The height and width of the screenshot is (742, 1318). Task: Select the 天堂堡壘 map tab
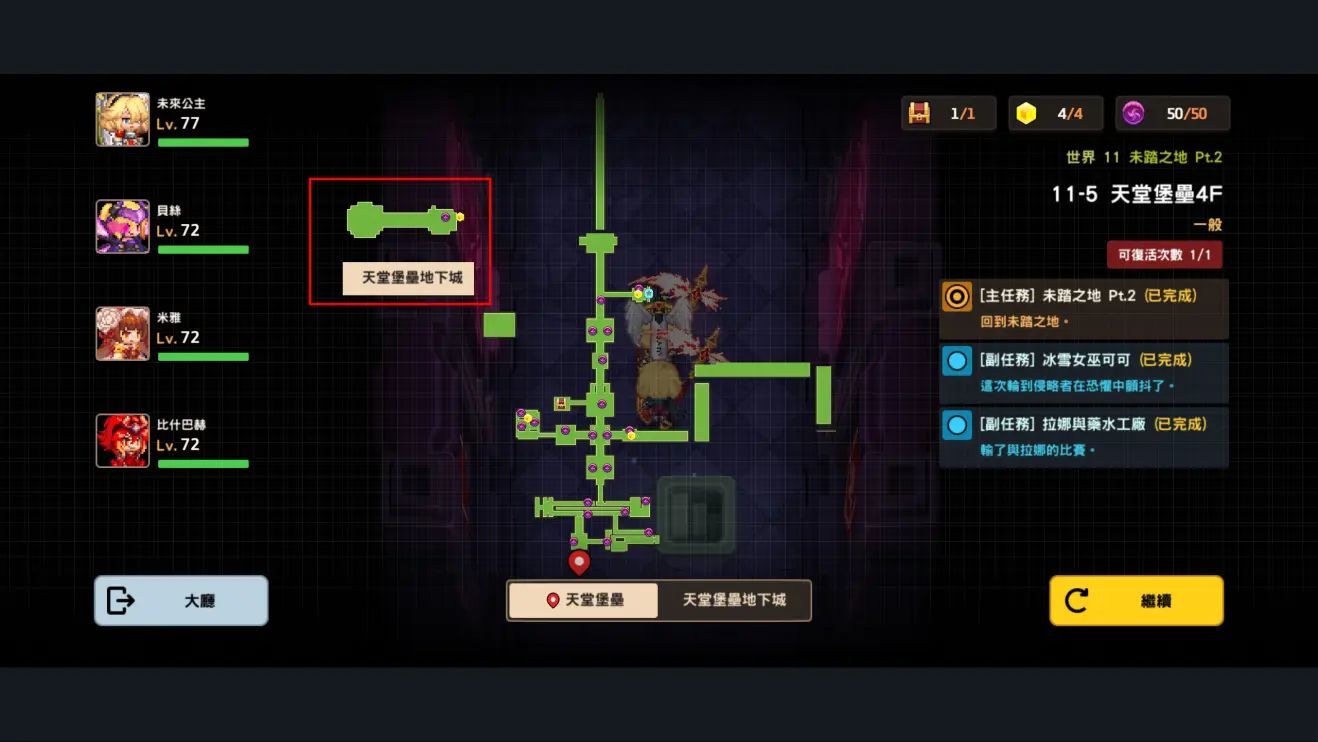click(x=583, y=600)
